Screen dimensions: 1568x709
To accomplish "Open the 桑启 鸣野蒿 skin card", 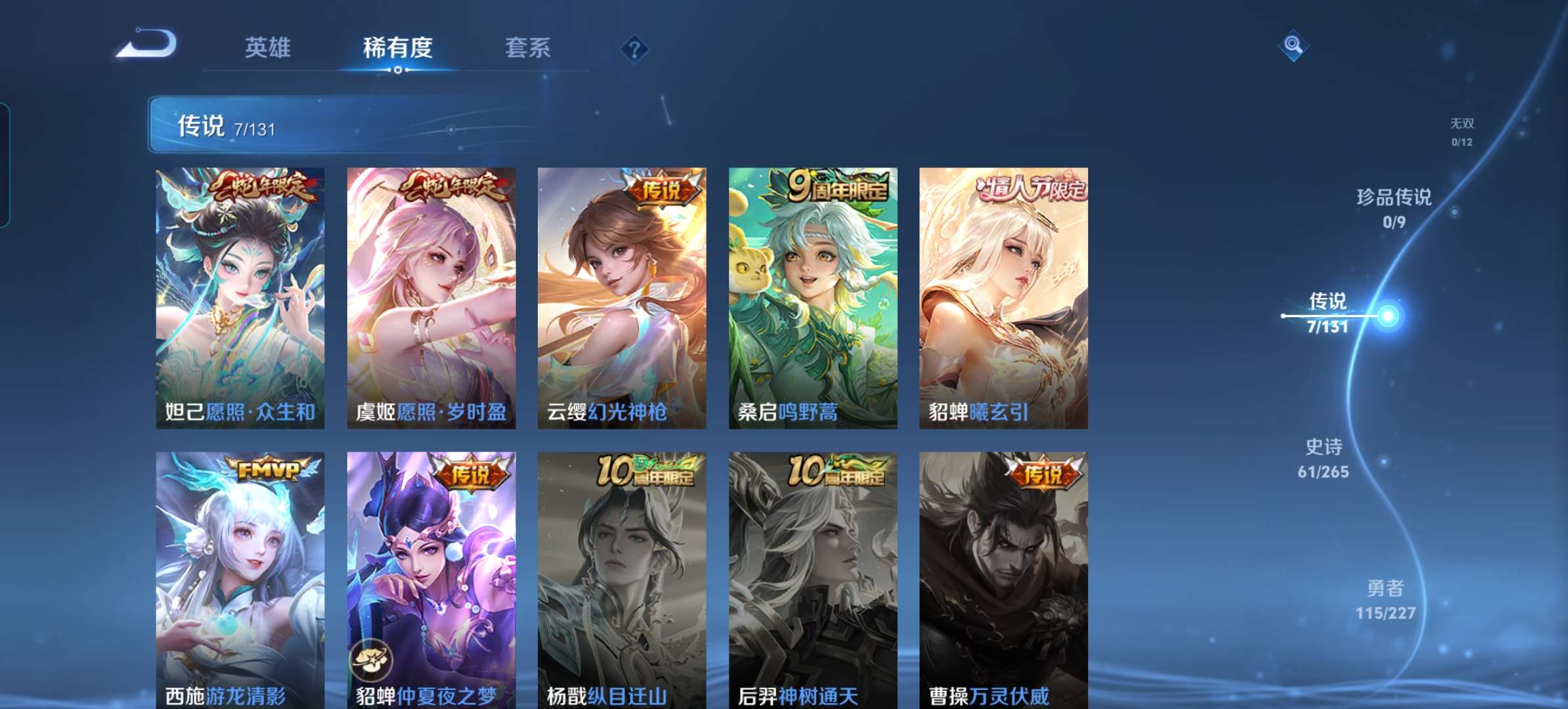I will point(813,298).
